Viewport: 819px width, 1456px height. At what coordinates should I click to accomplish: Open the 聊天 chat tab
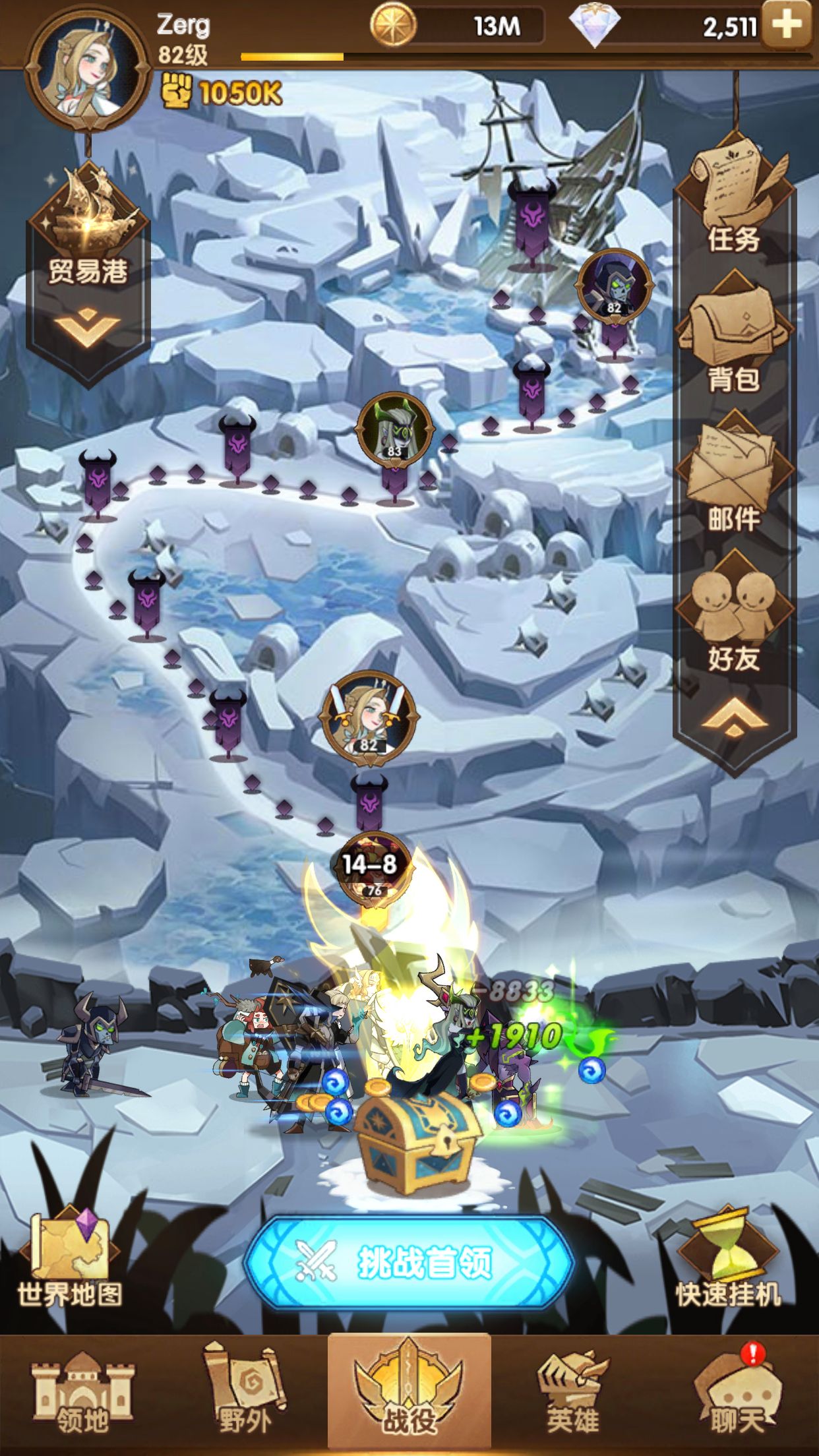point(736,1395)
